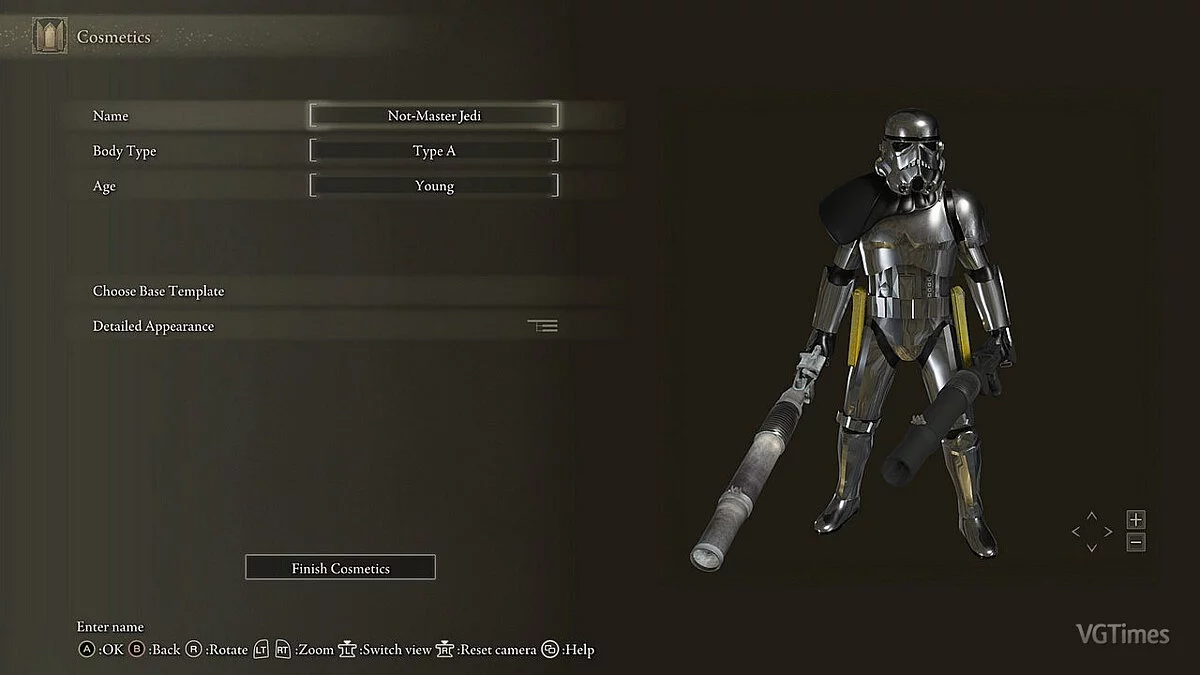The image size is (1200, 675).
Task: Change the Age setting from Young
Action: pos(434,186)
